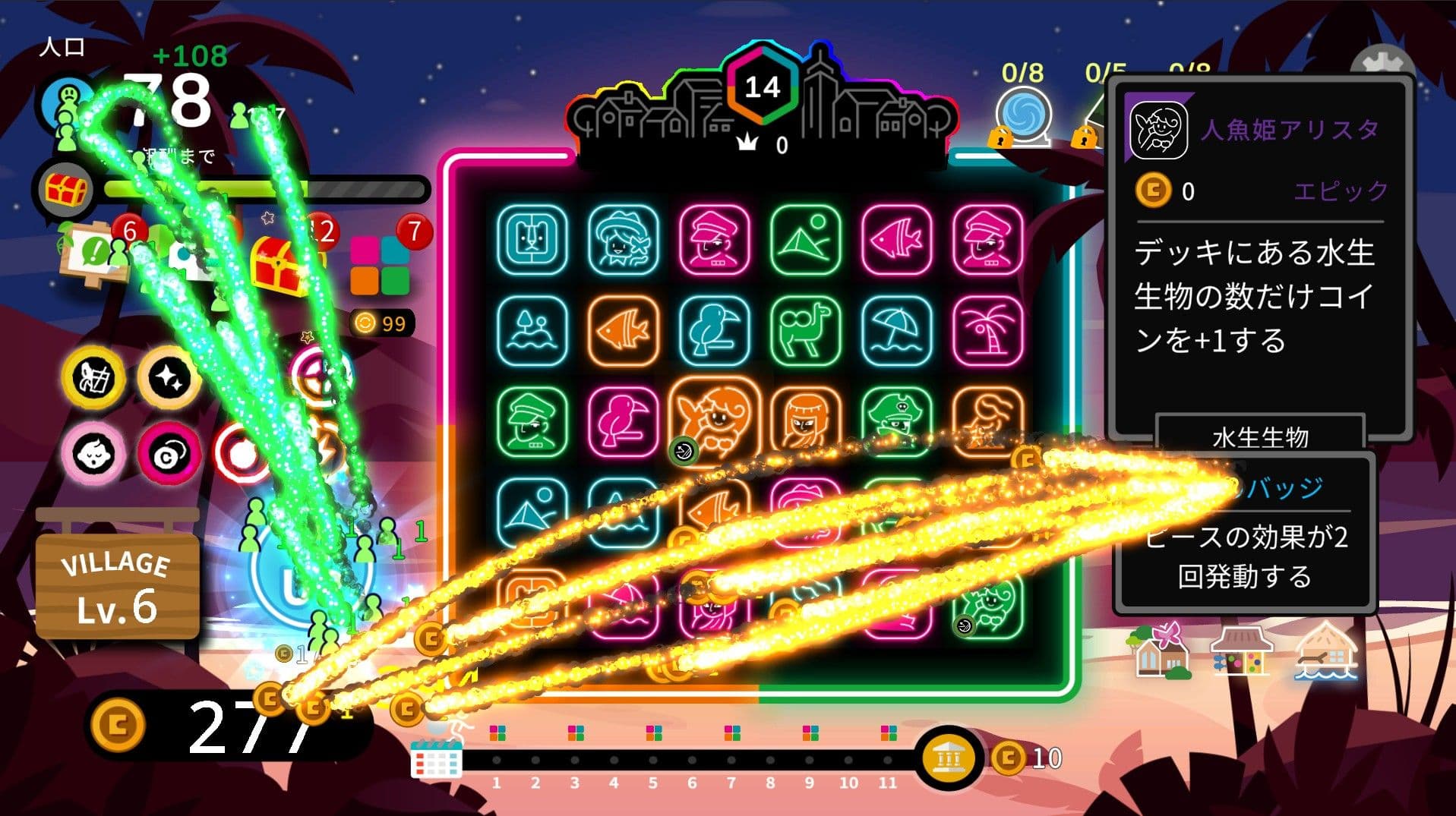
Task: Select the large orange mermaid tile
Action: tap(714, 420)
